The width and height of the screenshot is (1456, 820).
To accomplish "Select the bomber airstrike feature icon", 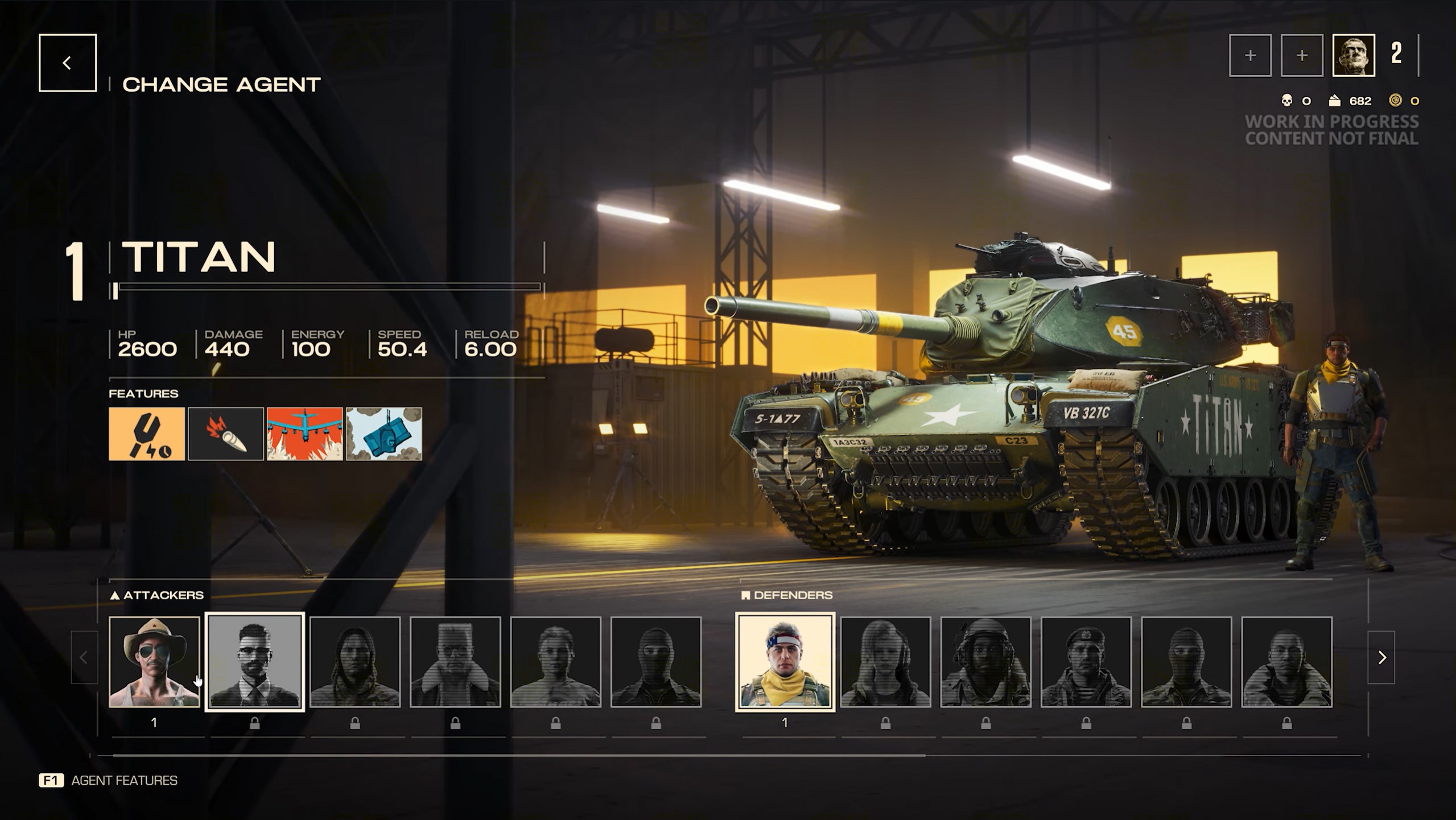I will click(305, 434).
